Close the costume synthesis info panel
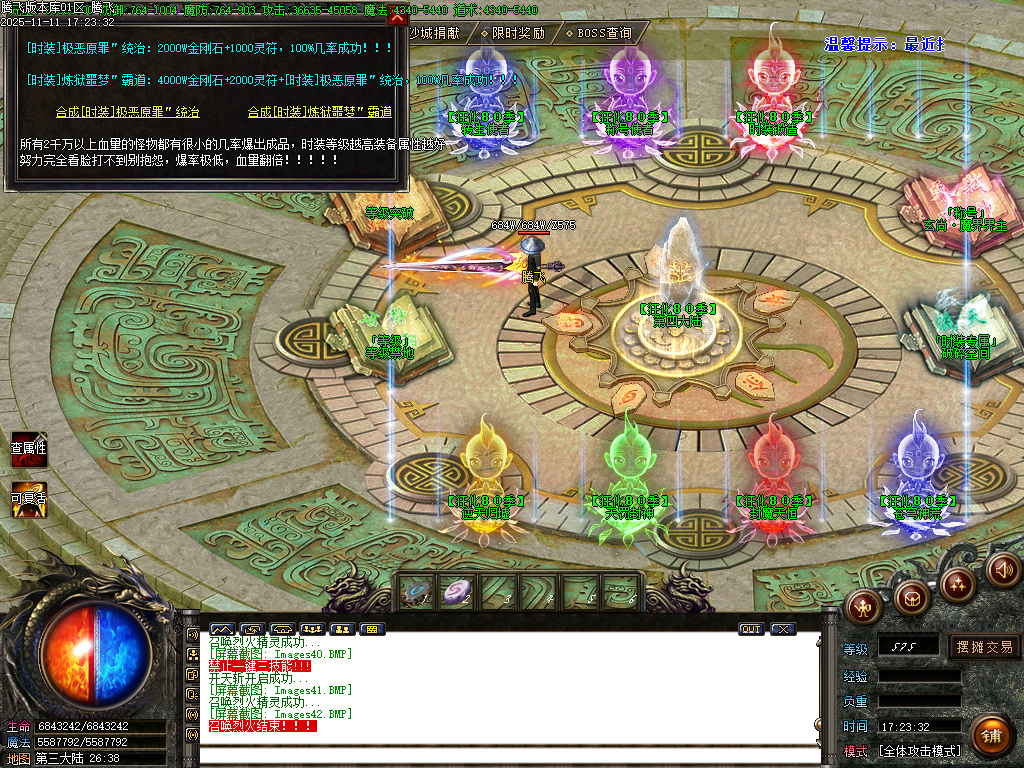The height and width of the screenshot is (768, 1024). click(x=397, y=18)
